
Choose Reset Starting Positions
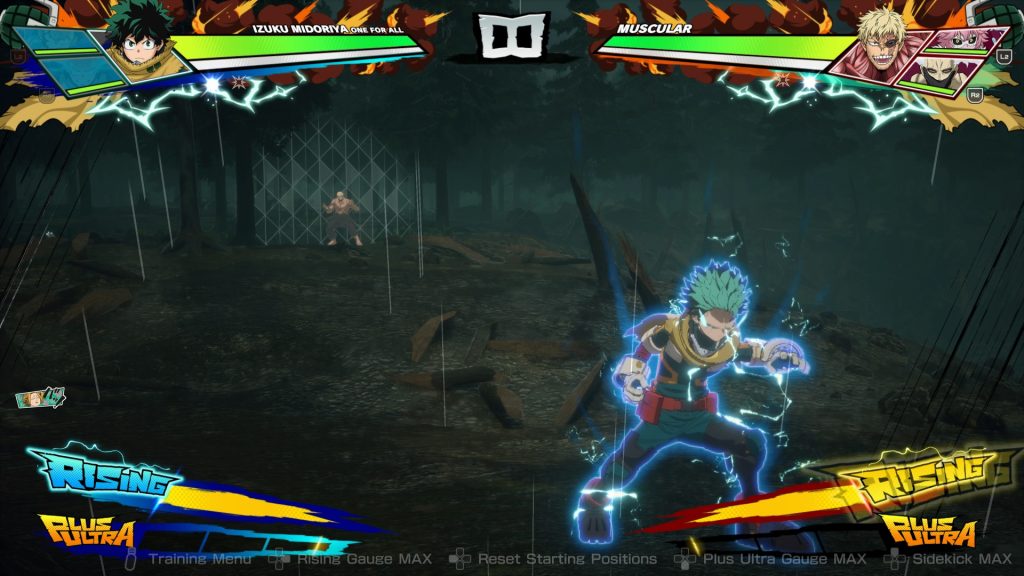(566, 559)
